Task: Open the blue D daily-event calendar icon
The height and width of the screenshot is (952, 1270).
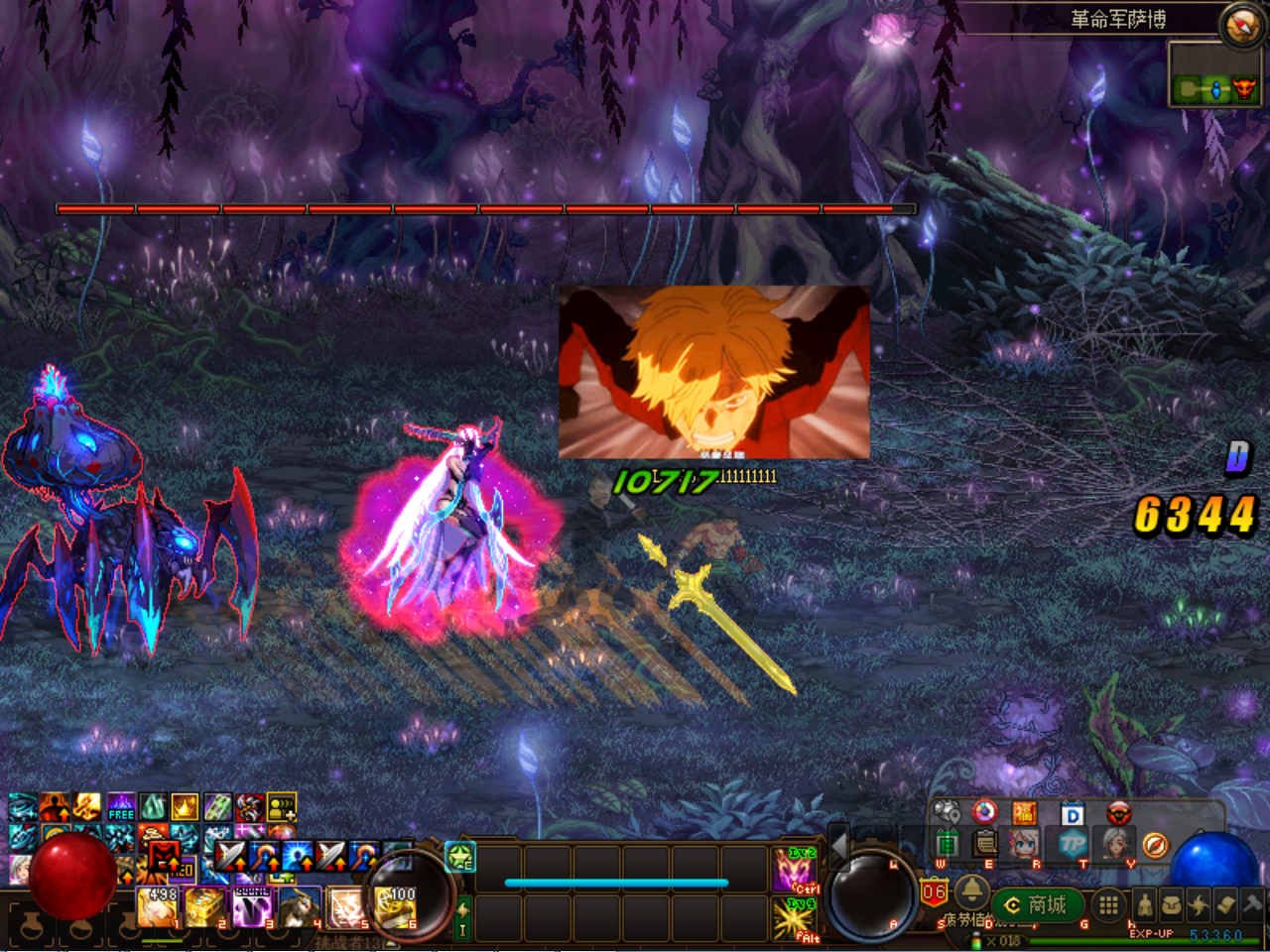Action: (1073, 814)
